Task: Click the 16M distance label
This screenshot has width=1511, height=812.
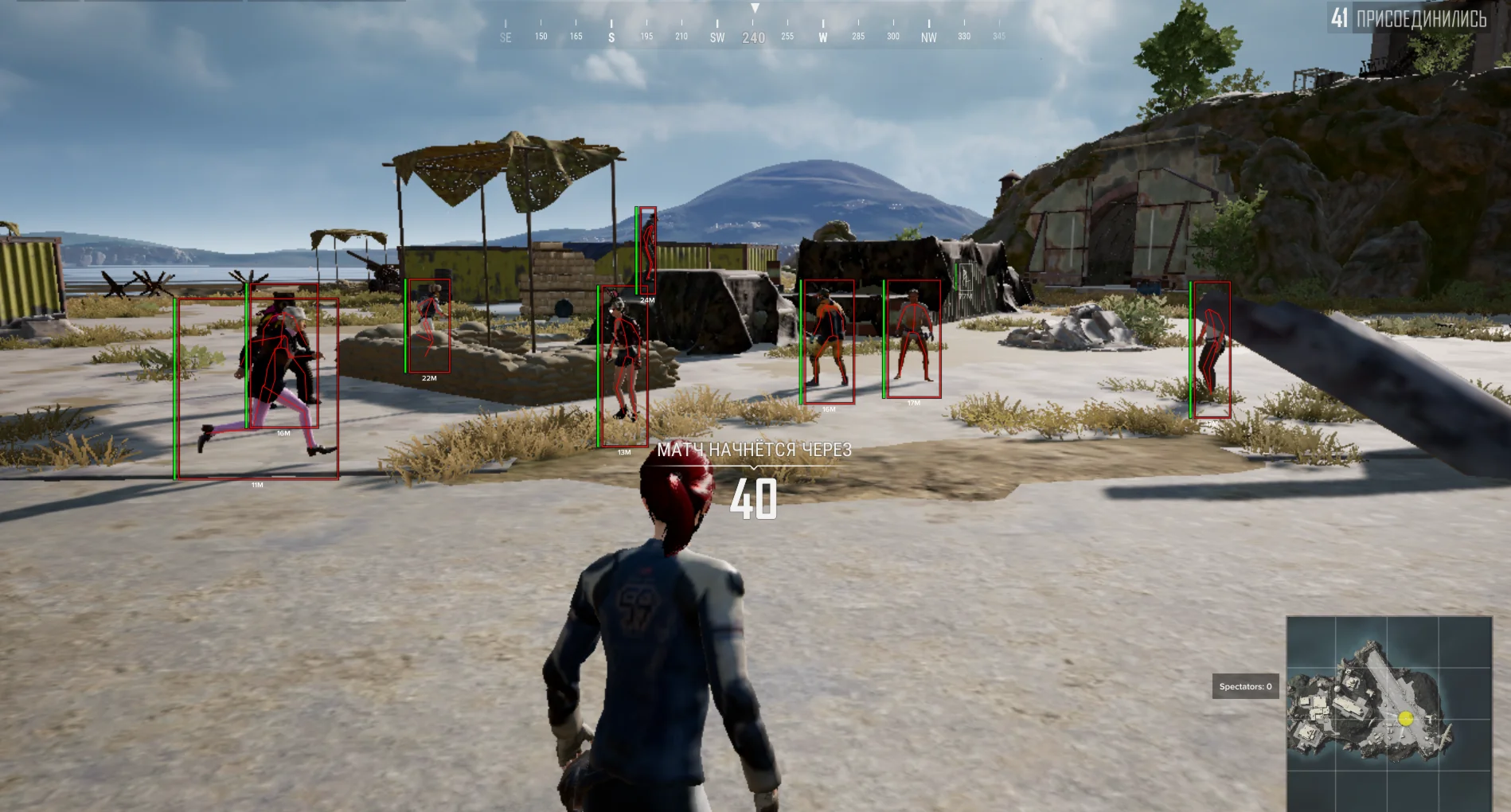Action: 283,433
